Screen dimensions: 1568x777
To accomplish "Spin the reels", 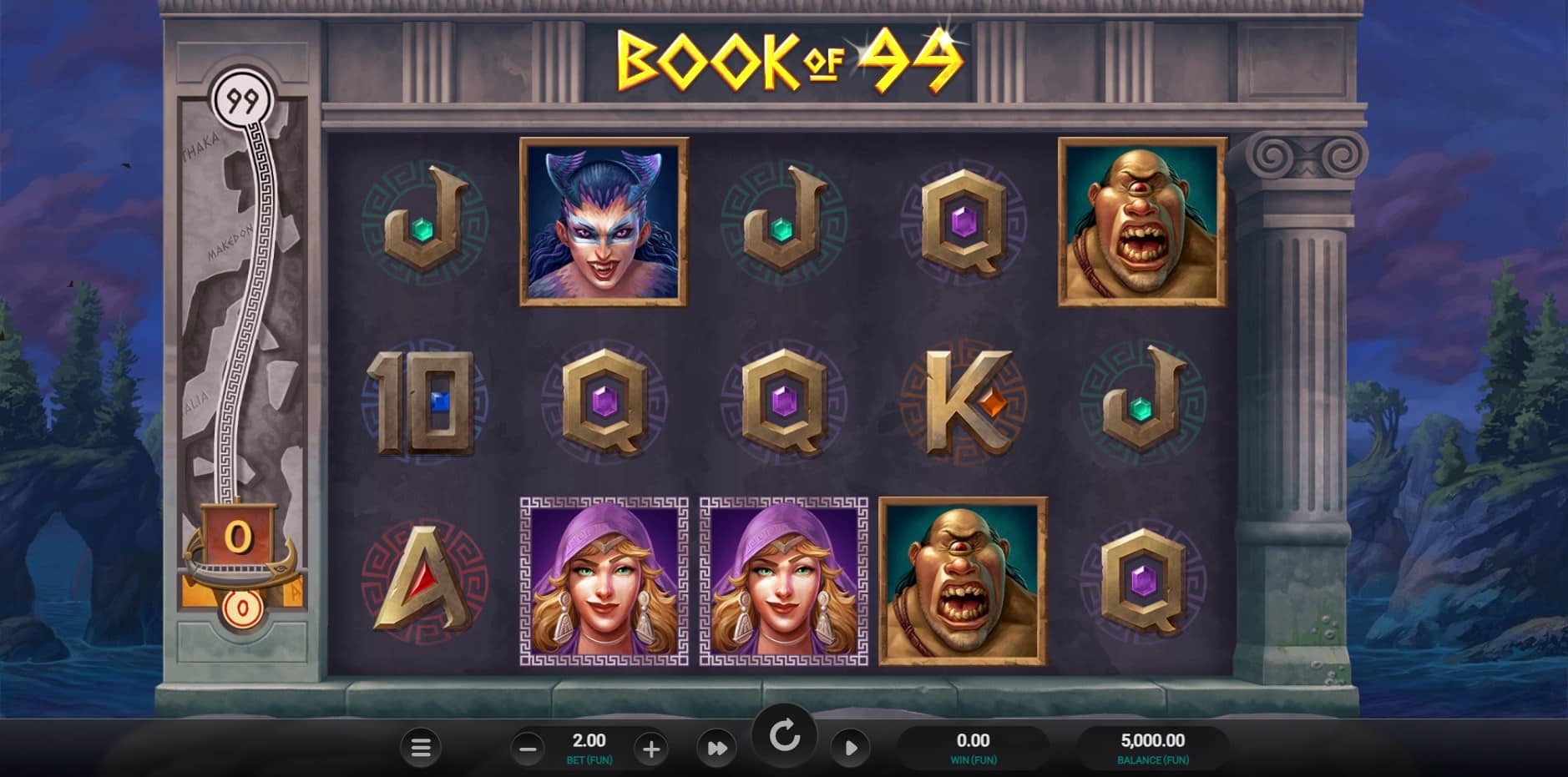I will (x=784, y=736).
